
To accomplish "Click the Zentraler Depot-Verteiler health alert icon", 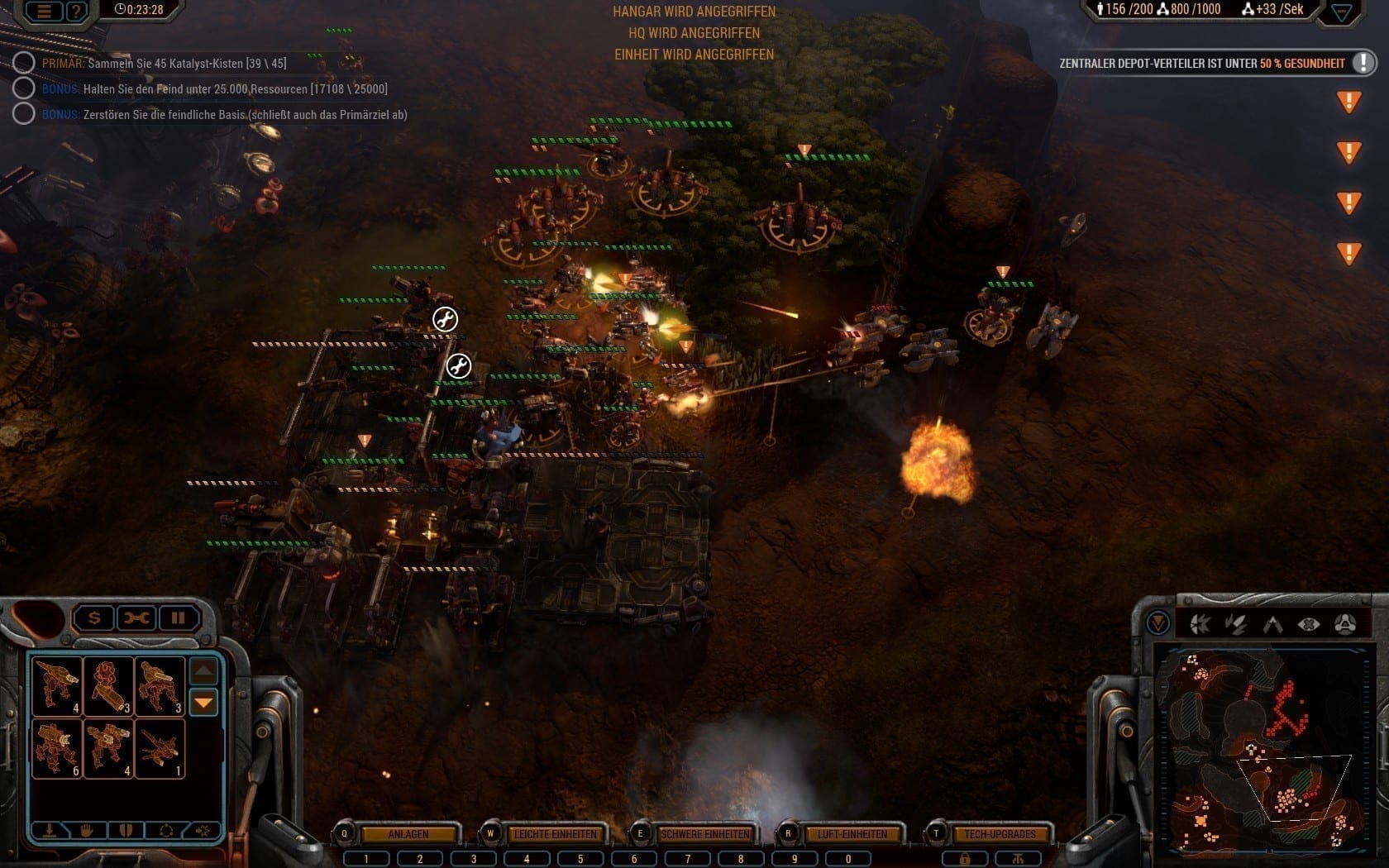I will click(1362, 63).
